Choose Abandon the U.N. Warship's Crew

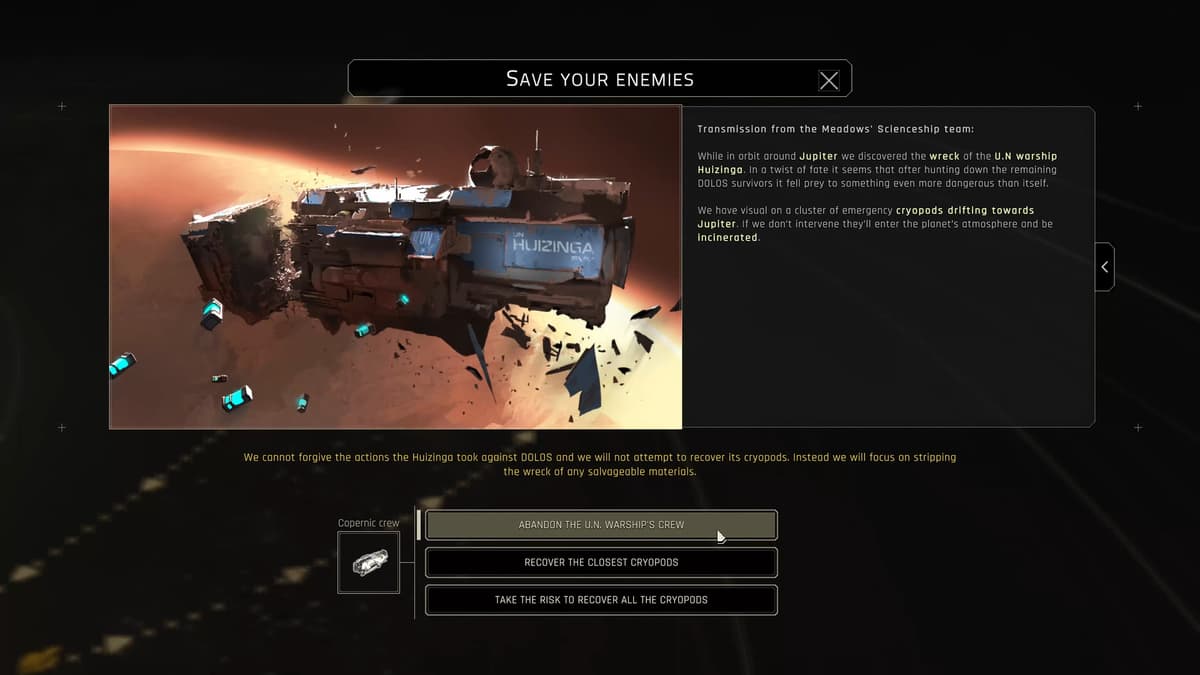pyautogui.click(x=601, y=525)
